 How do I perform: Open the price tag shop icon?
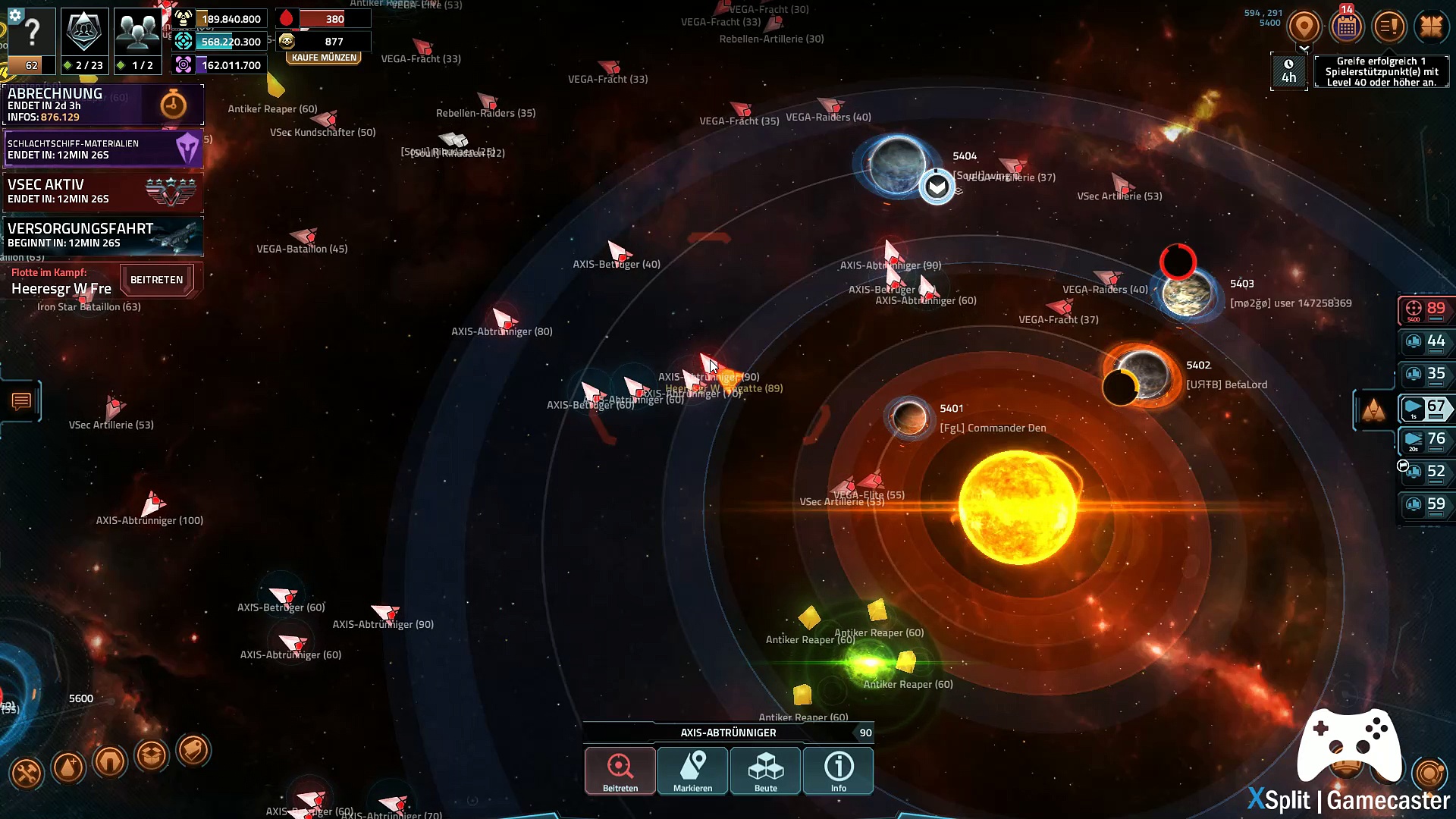pyautogui.click(x=193, y=751)
